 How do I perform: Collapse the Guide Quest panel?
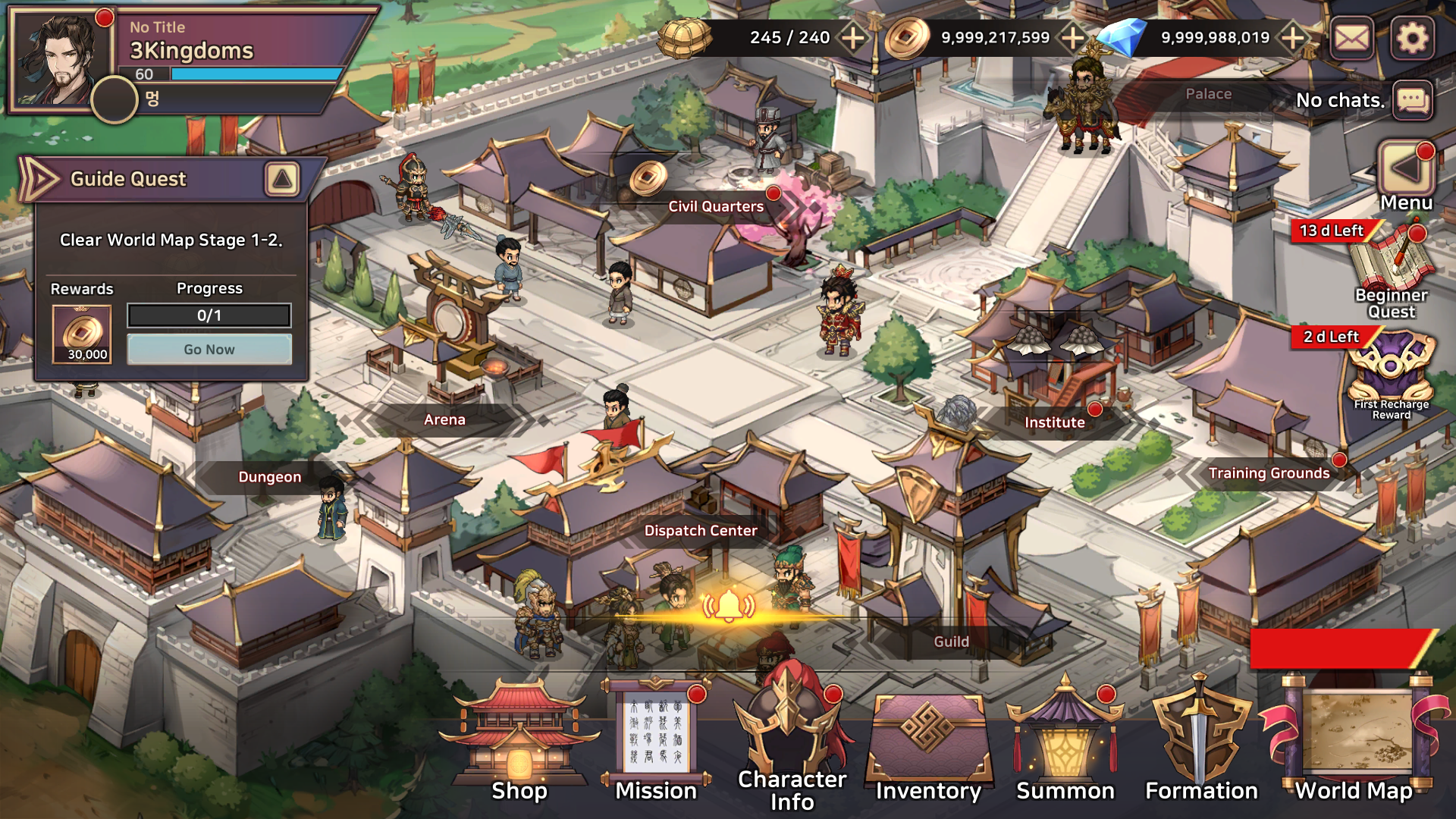coord(282,179)
